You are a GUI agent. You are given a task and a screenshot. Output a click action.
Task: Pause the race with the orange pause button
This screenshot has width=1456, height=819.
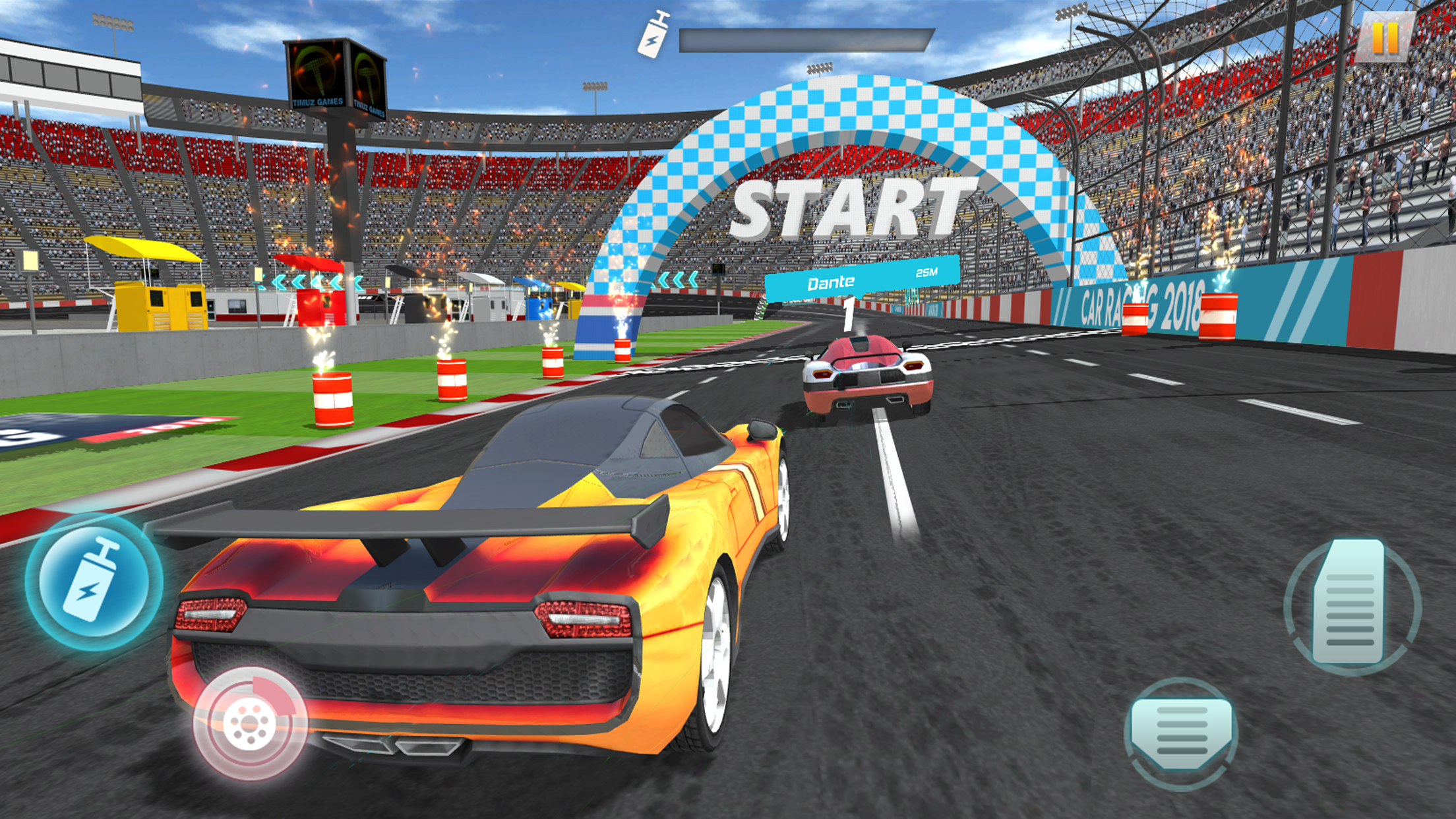(1385, 38)
